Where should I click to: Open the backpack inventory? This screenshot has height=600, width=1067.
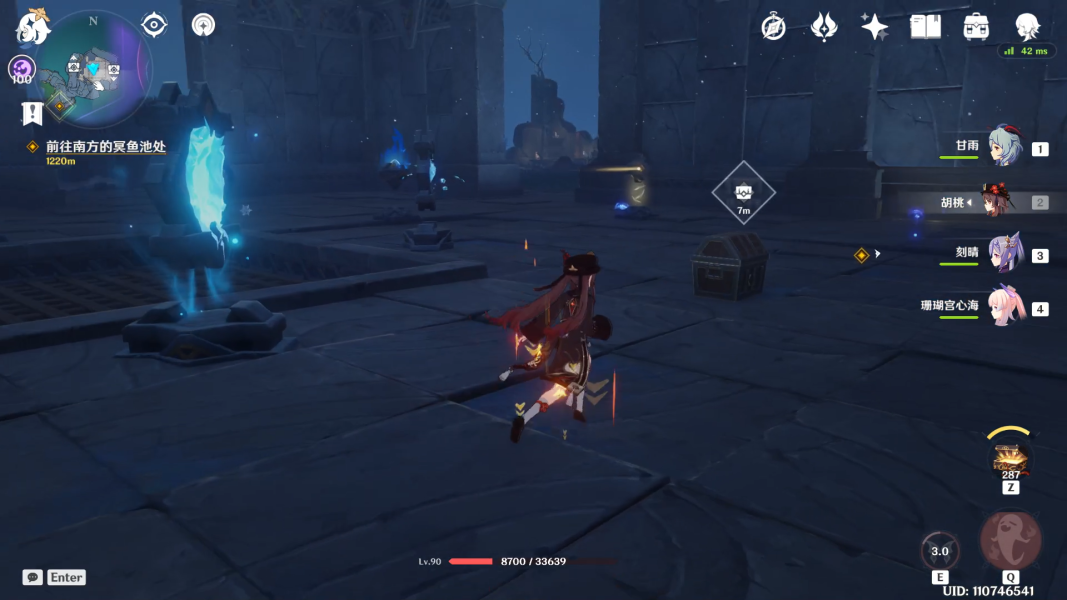tap(977, 27)
